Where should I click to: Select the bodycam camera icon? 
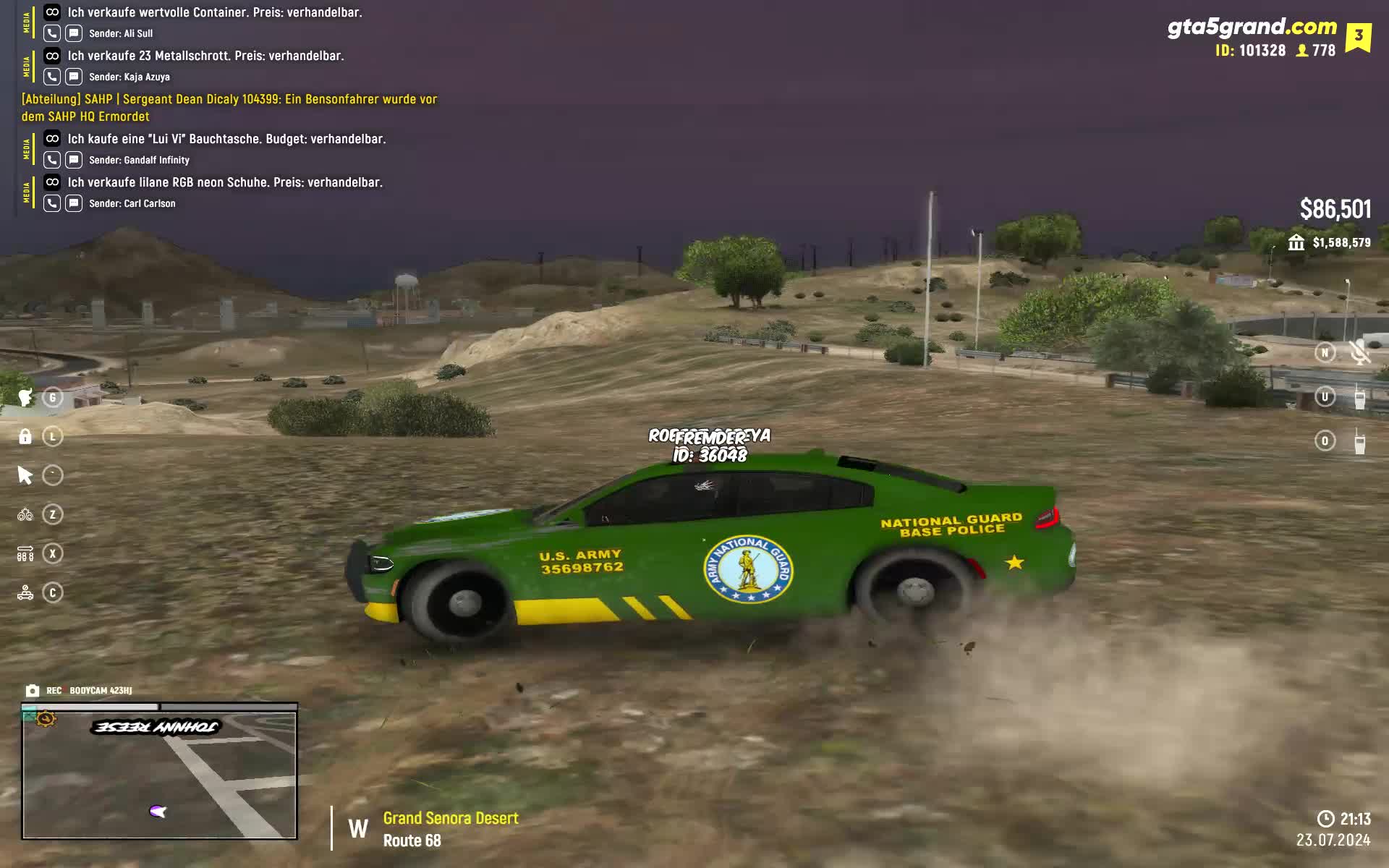(x=33, y=691)
